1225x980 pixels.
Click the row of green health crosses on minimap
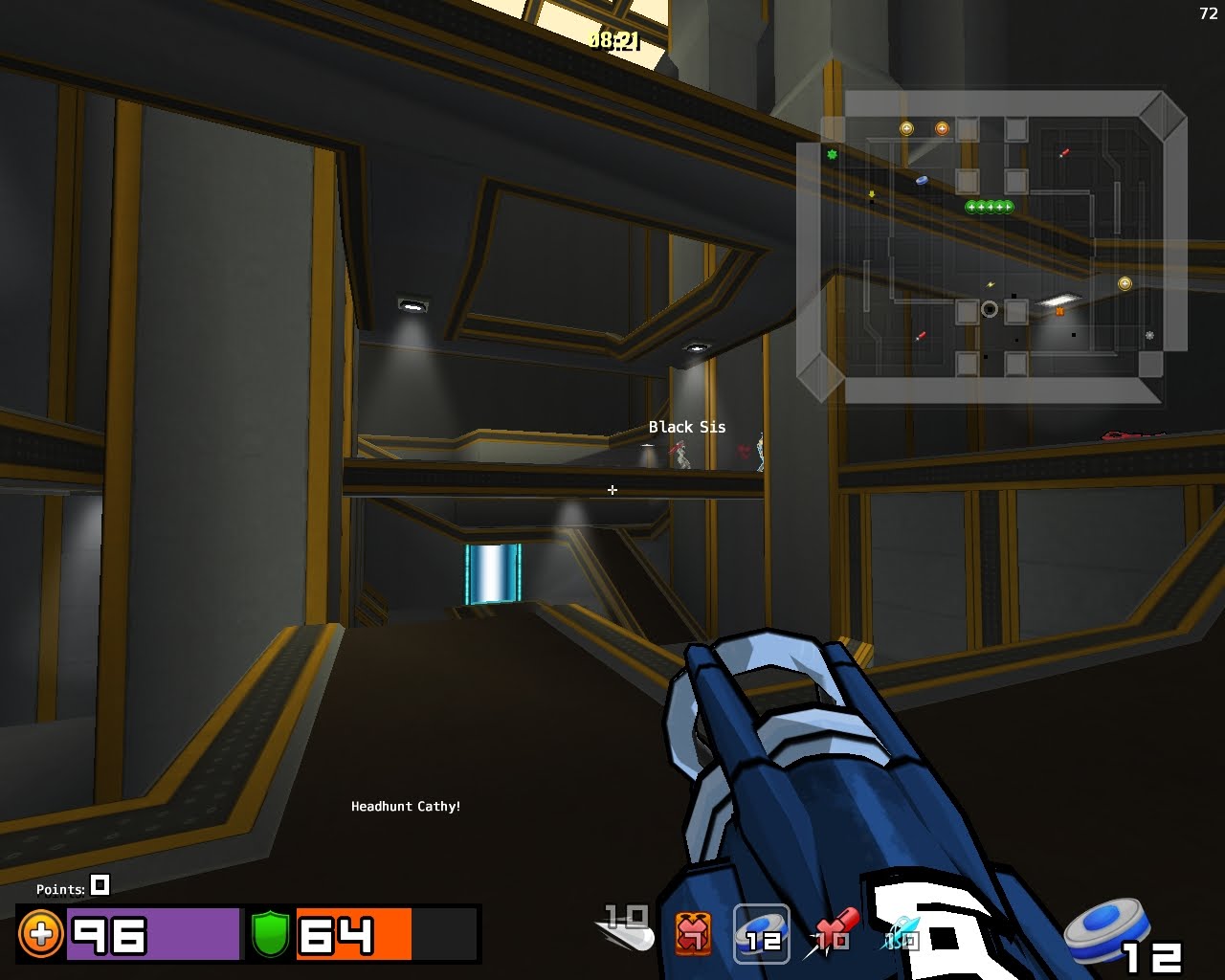pyautogui.click(x=990, y=207)
